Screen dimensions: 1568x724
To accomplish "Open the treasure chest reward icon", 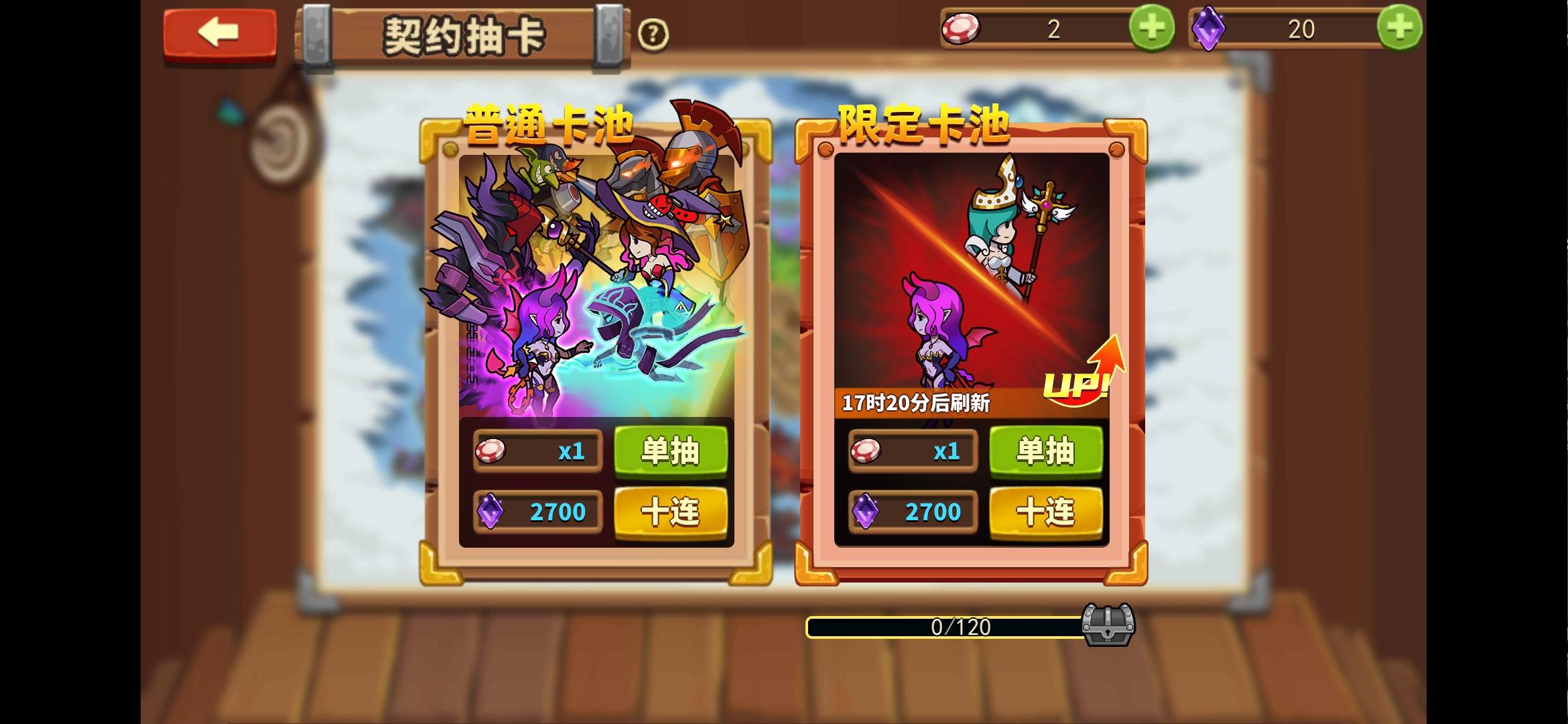I will [1107, 625].
